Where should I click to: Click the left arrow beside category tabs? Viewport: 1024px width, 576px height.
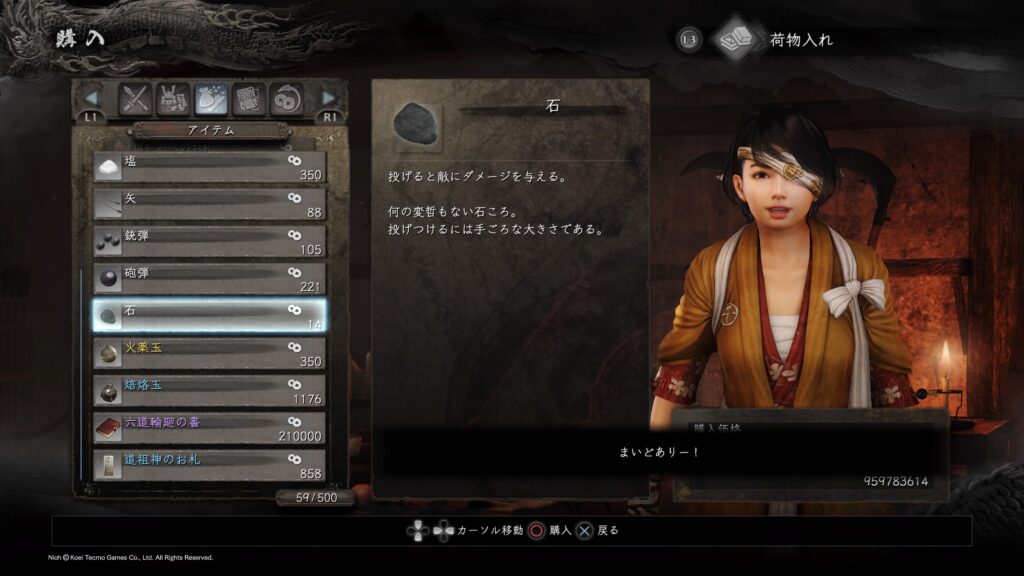tap(92, 98)
